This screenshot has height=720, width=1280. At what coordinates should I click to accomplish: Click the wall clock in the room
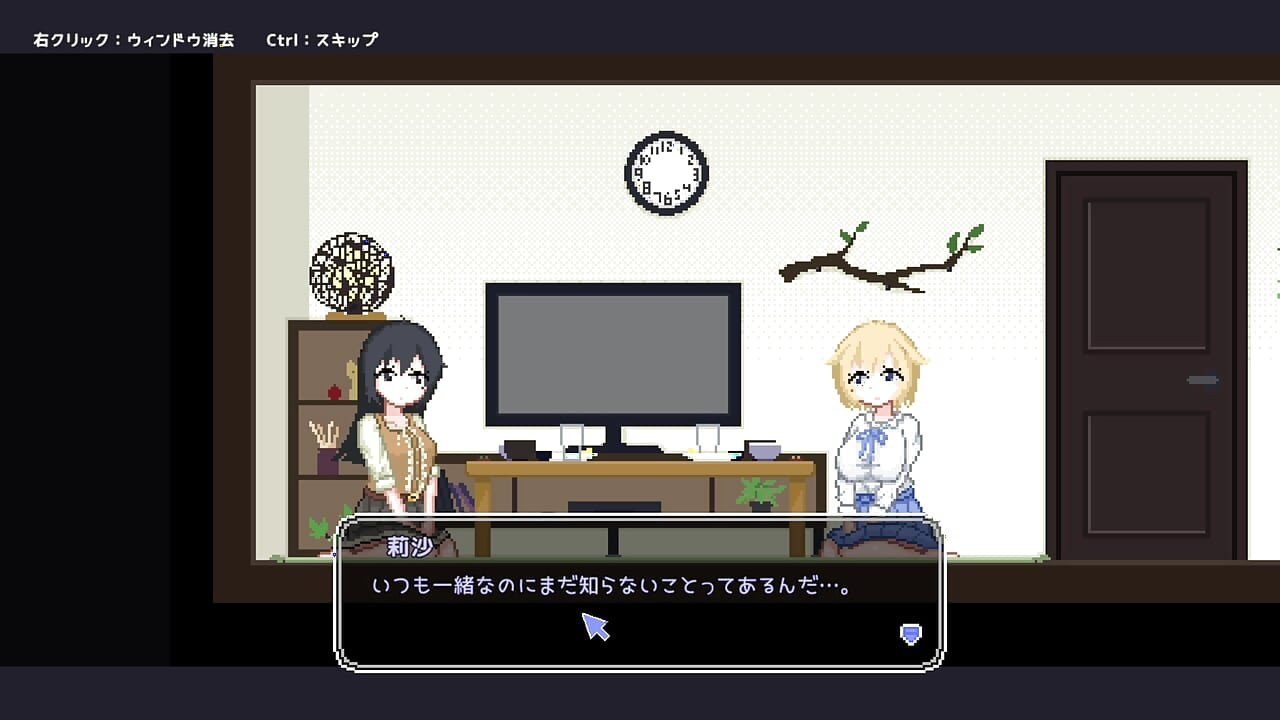click(x=665, y=172)
